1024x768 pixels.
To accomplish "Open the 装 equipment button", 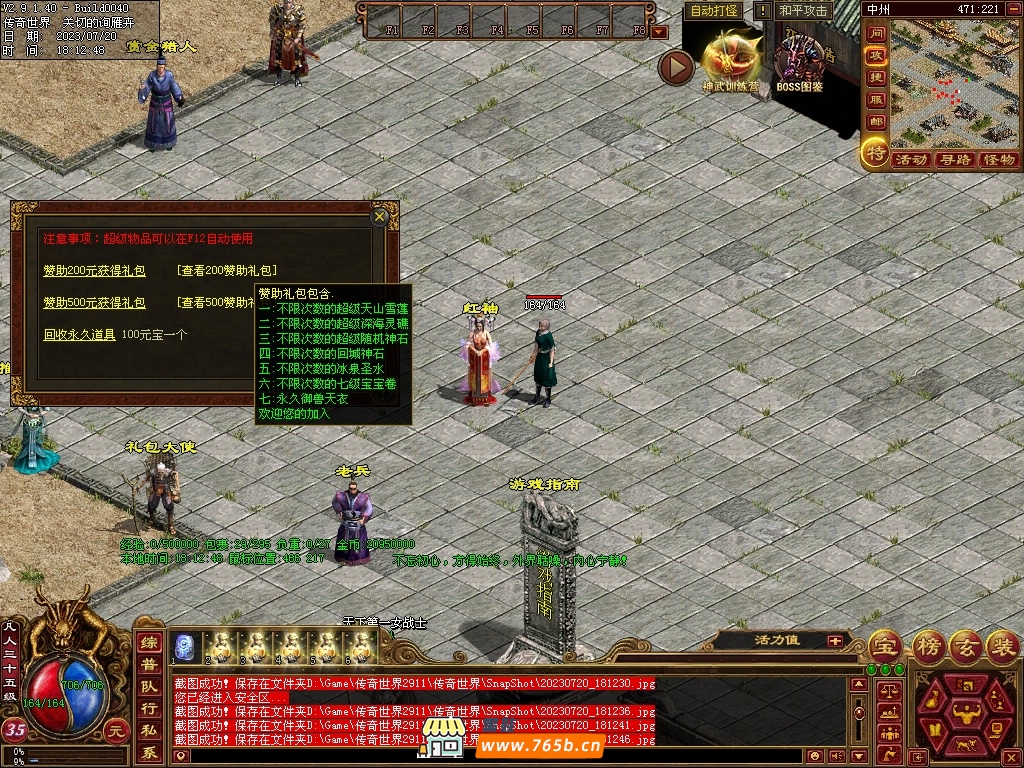I will click(1001, 645).
